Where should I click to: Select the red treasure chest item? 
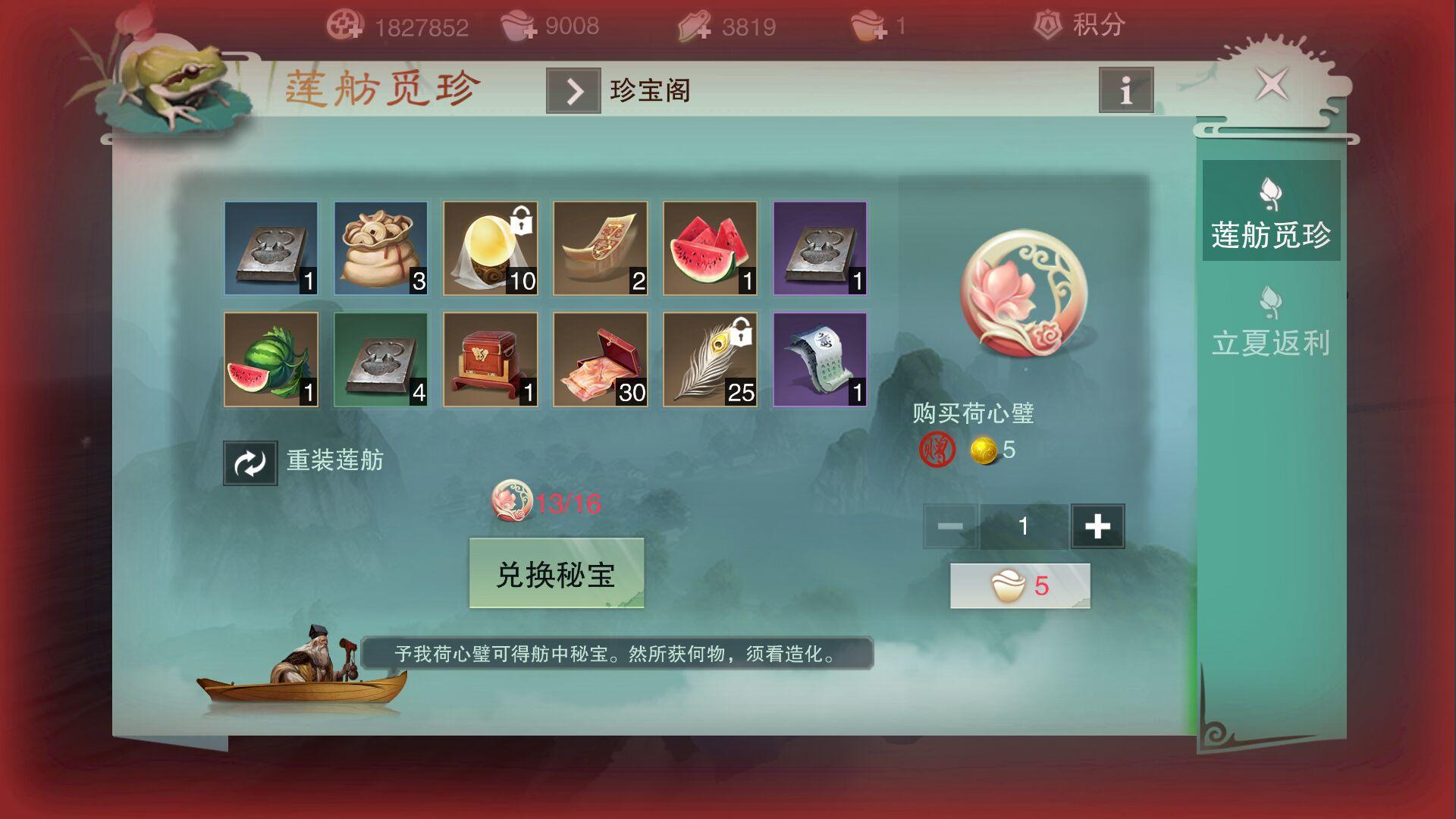pyautogui.click(x=491, y=359)
